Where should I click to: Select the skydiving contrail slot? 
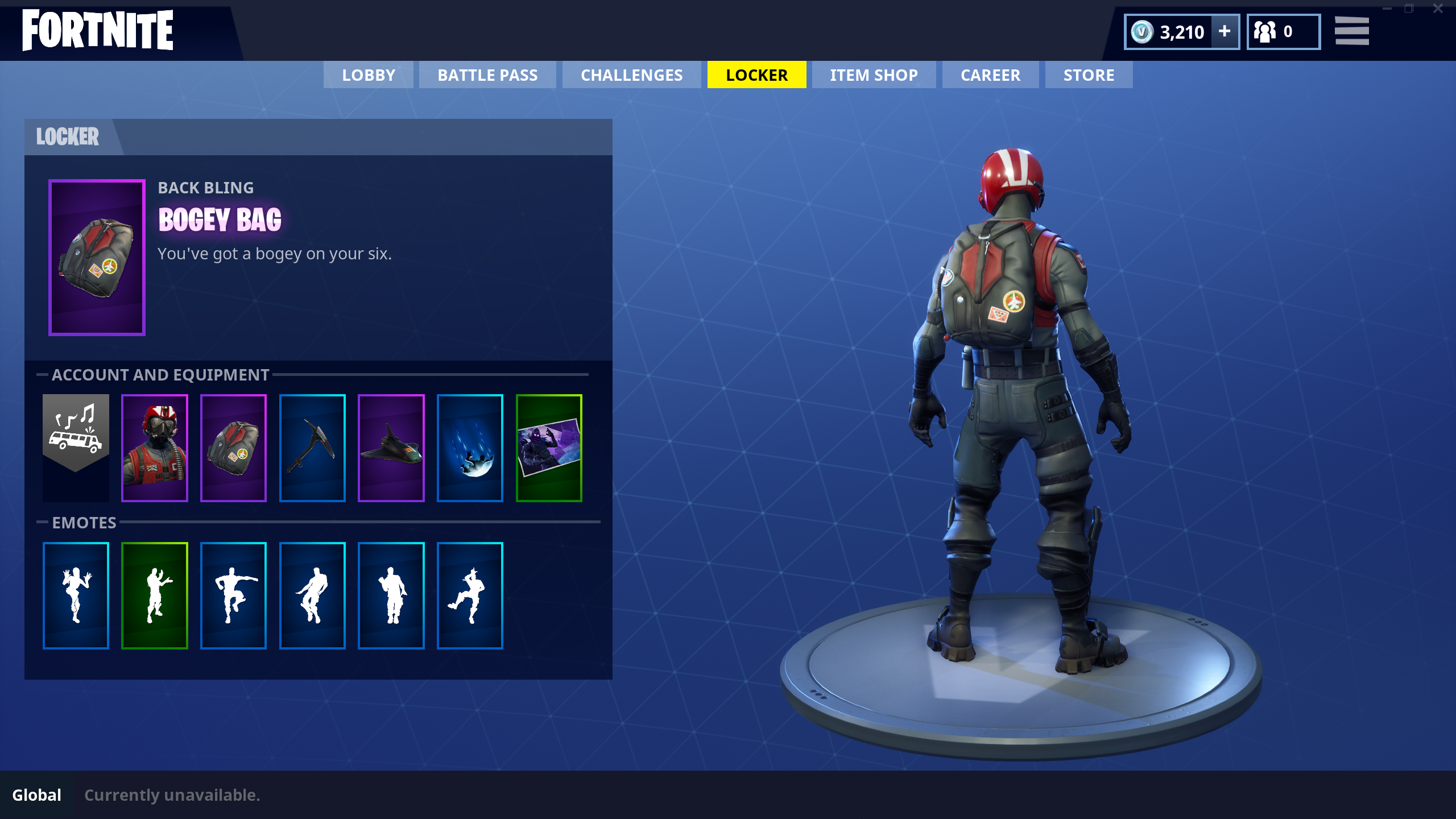470,448
